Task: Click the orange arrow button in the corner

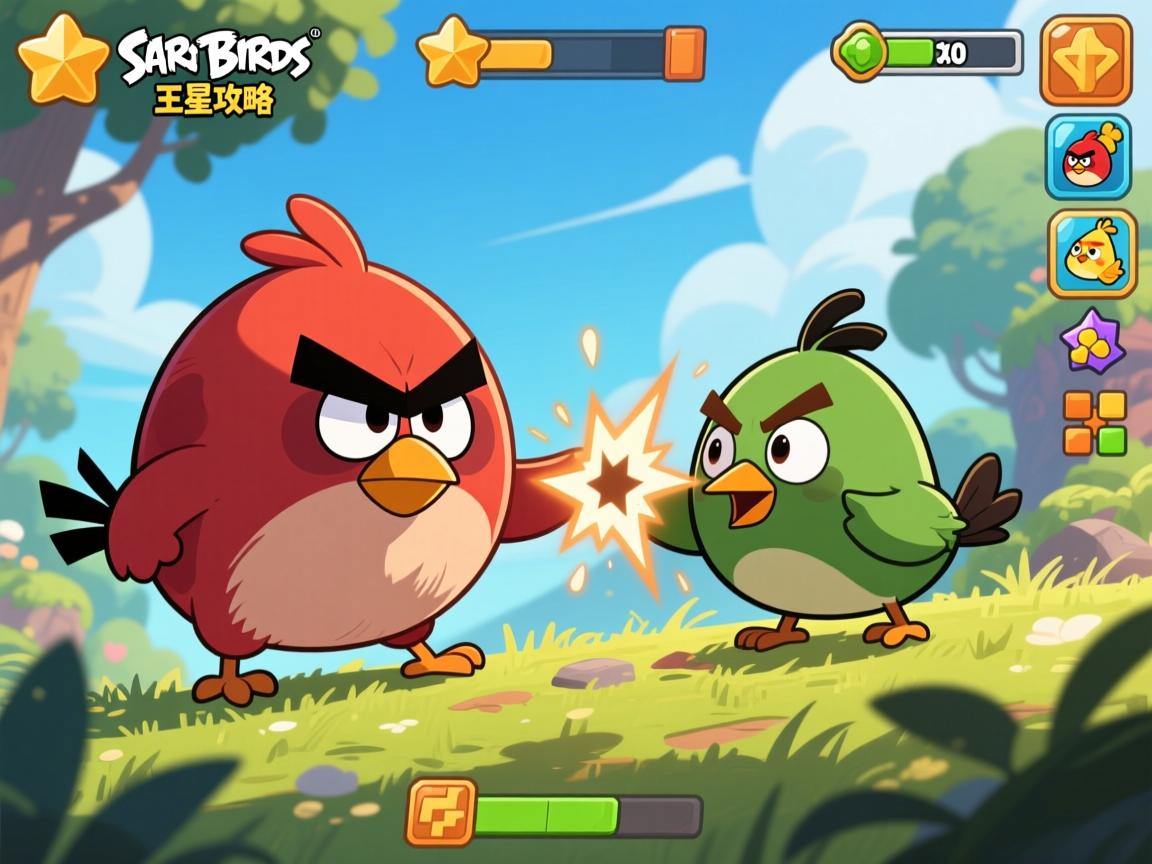Action: 1086,60
